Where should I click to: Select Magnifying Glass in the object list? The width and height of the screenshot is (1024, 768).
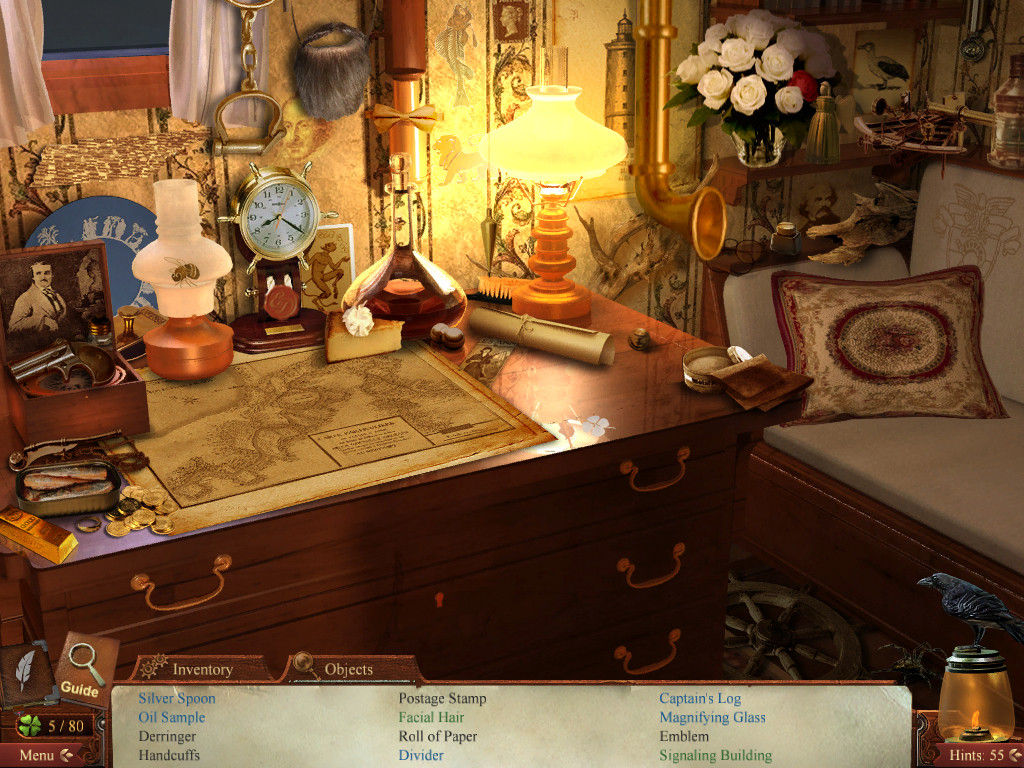coord(712,717)
